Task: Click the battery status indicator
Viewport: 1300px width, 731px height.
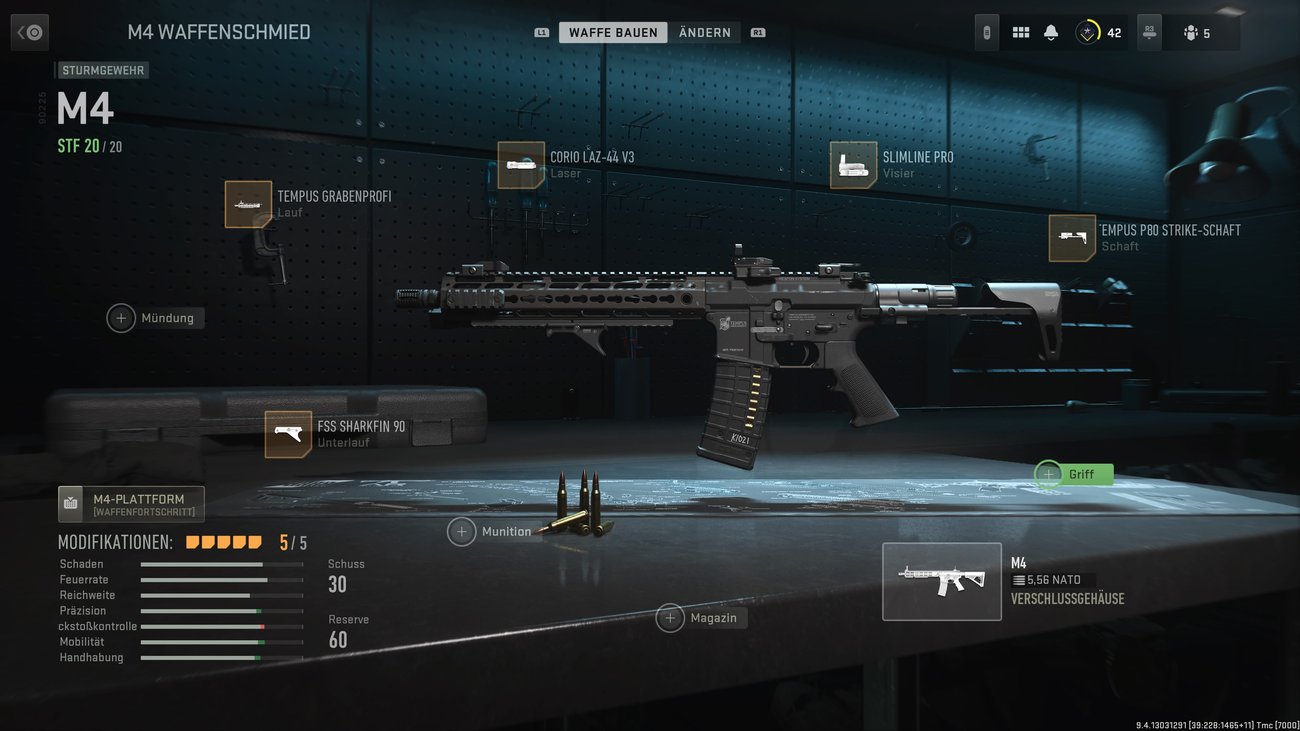Action: pyautogui.click(x=985, y=31)
